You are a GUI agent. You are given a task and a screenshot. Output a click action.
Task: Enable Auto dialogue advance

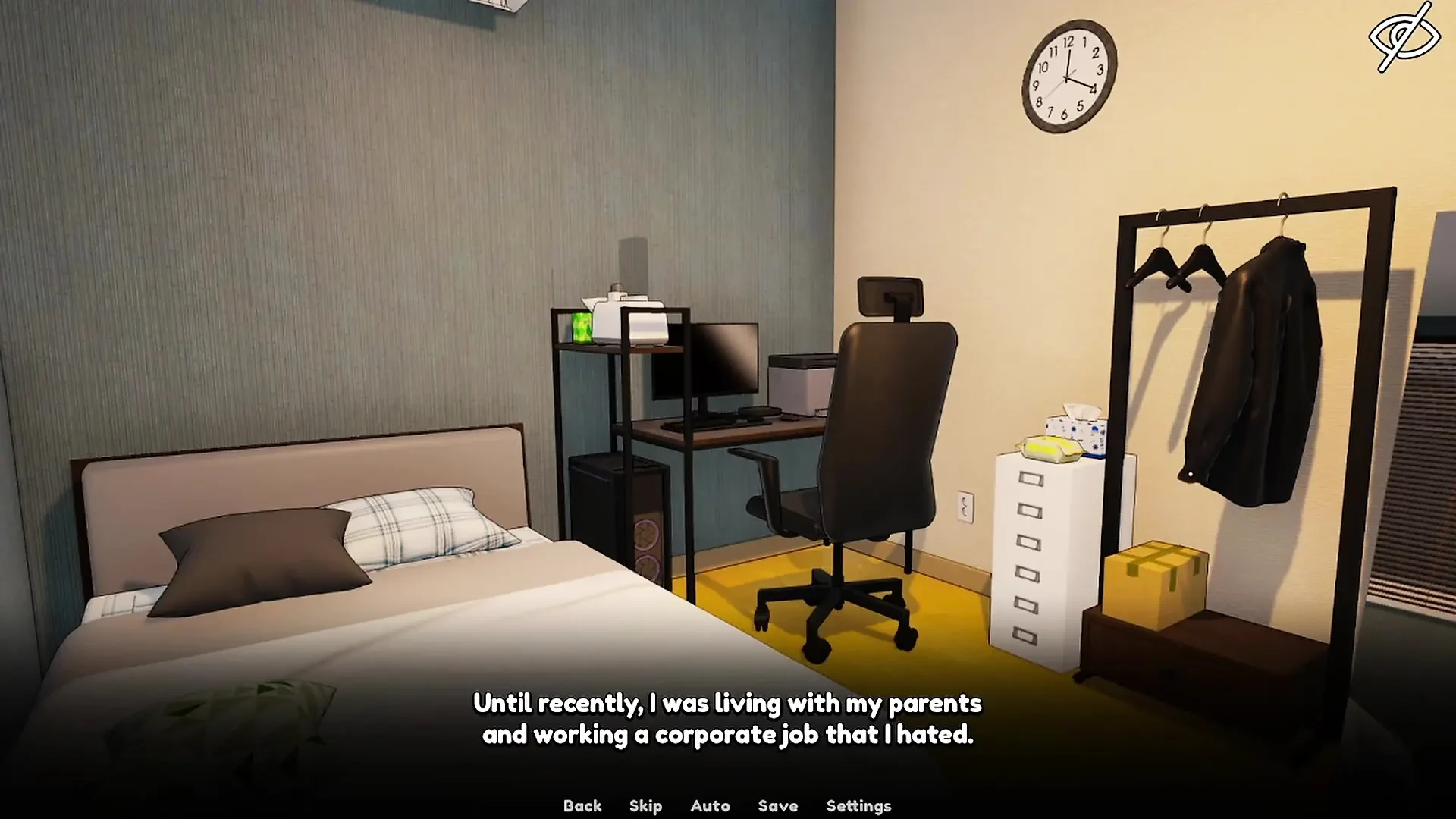click(x=710, y=805)
